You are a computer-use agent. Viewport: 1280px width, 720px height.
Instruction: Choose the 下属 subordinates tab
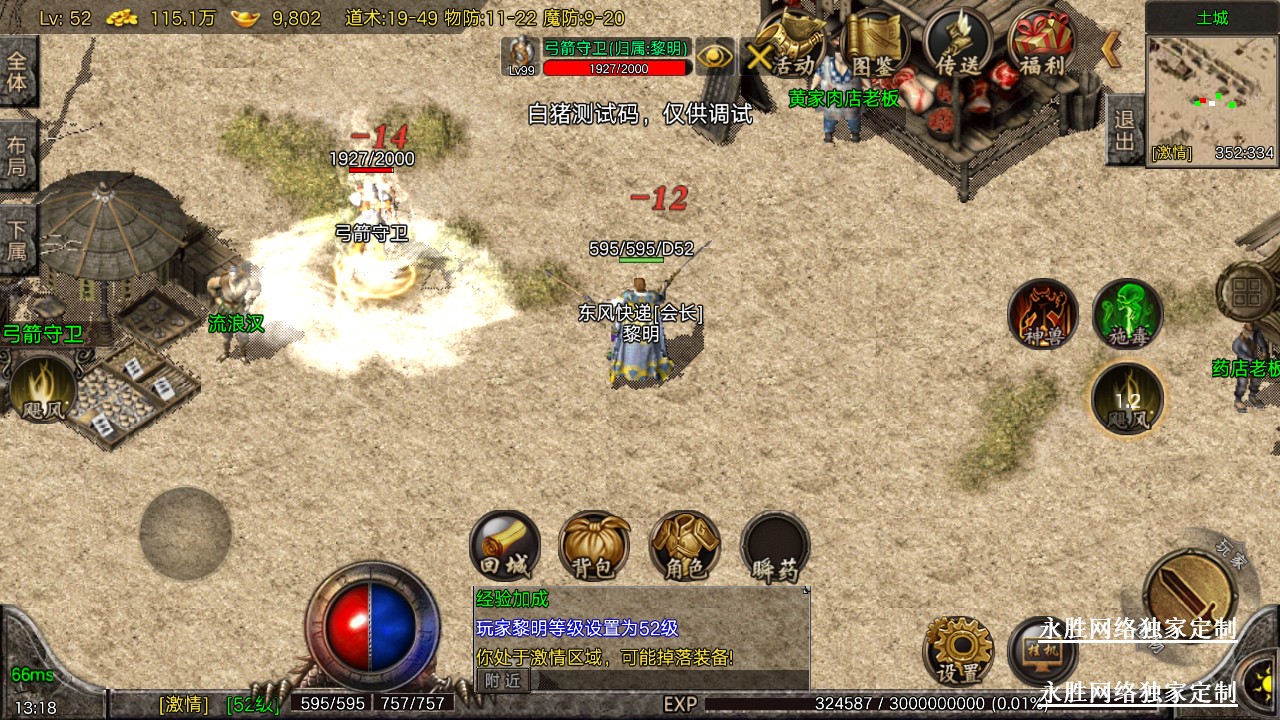(x=18, y=239)
